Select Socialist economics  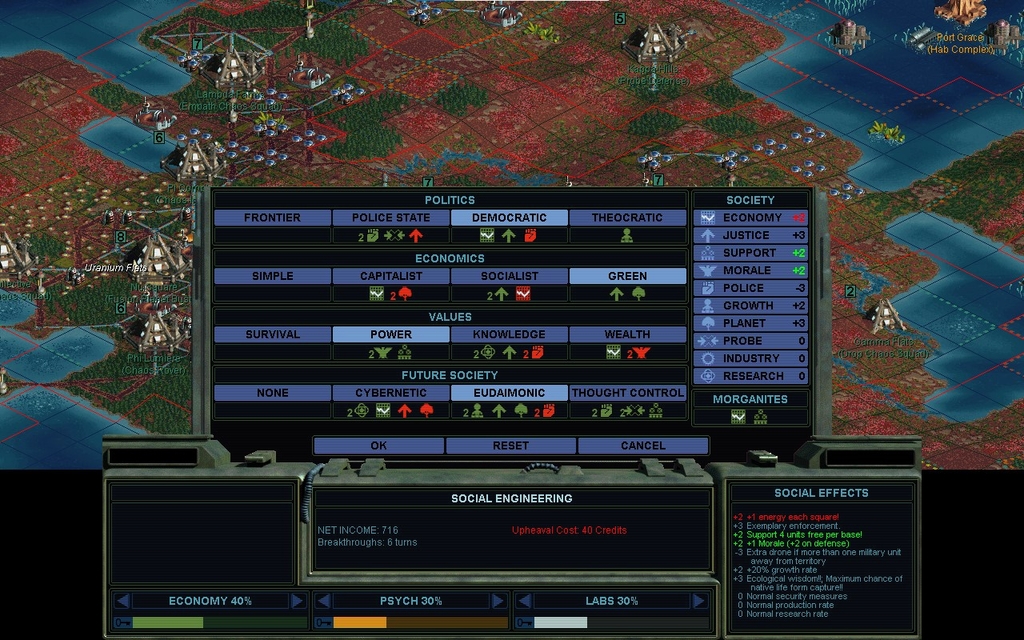point(509,276)
